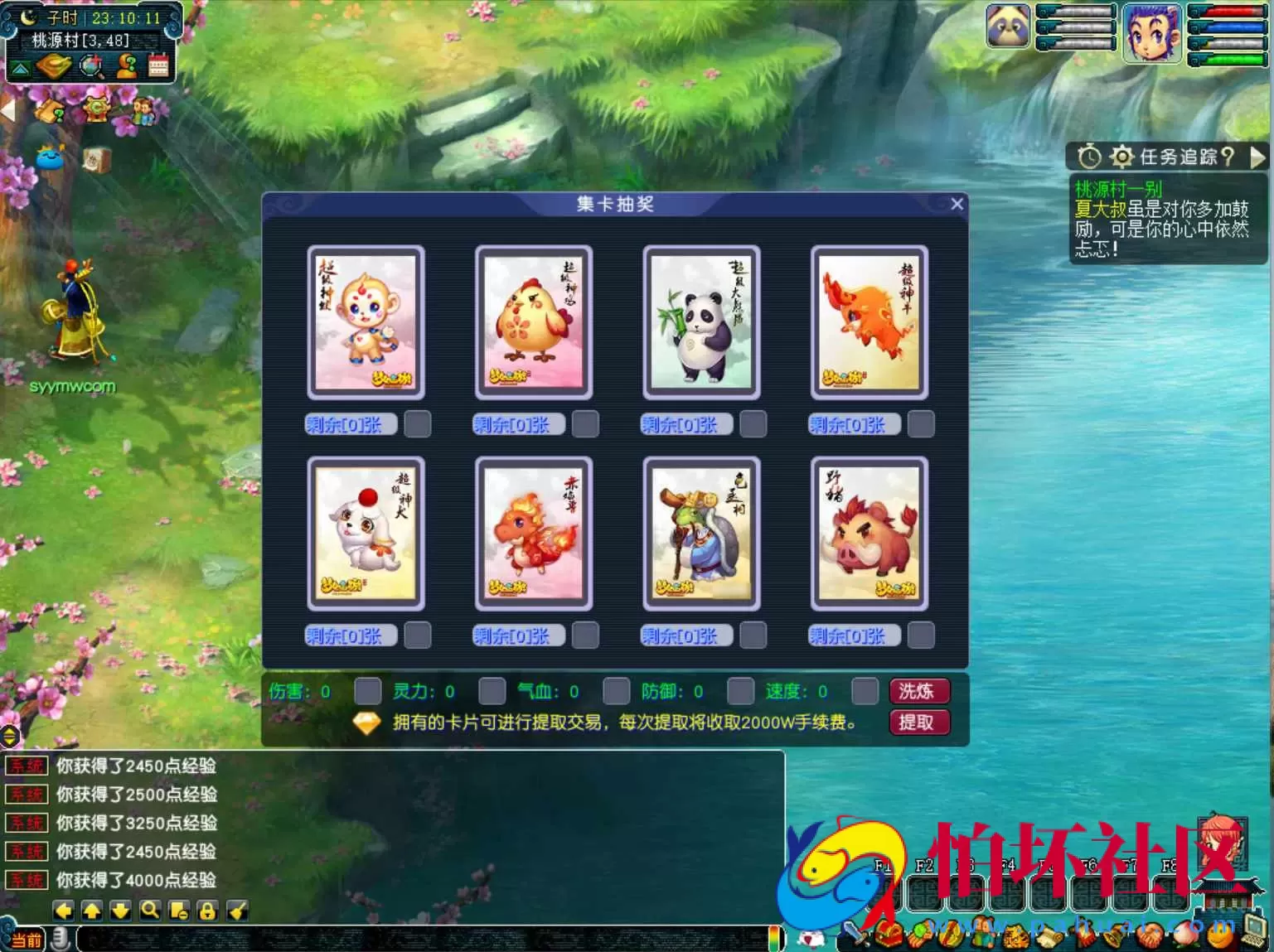Viewport: 1274px width, 952px height.
Task: Enable the checkbox beside 灵力: 0
Action: (492, 690)
